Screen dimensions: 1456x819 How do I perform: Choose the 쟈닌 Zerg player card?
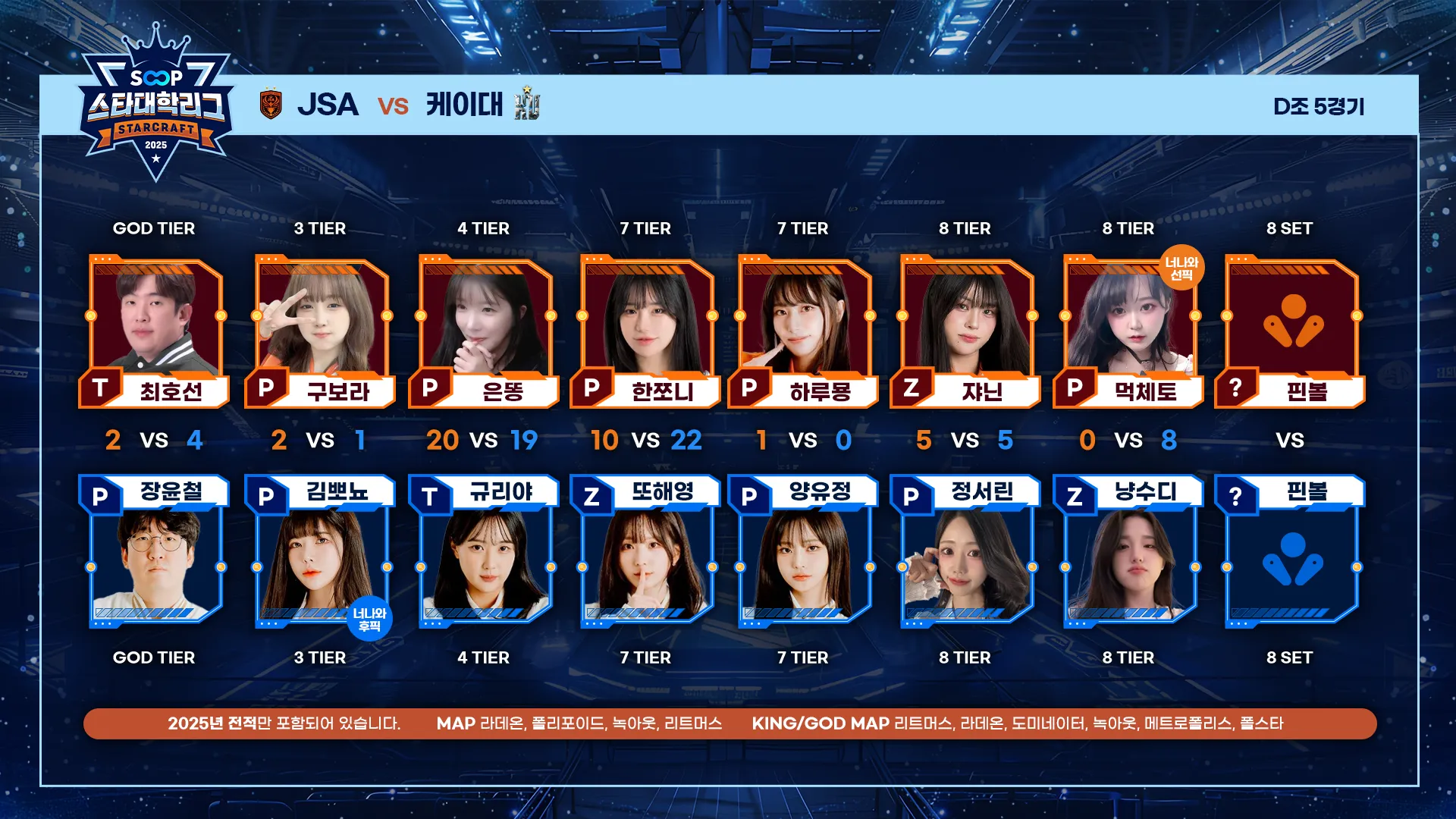click(x=966, y=330)
